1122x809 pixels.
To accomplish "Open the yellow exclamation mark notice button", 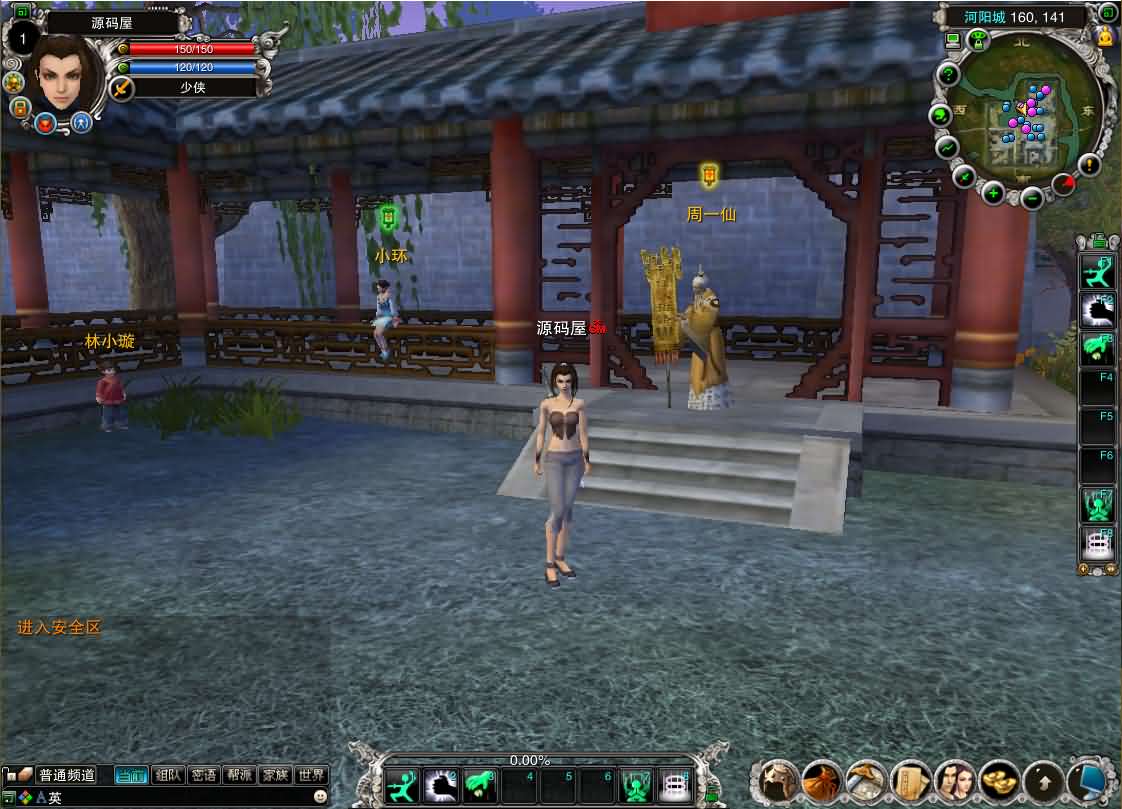I will pyautogui.click(x=1089, y=165).
